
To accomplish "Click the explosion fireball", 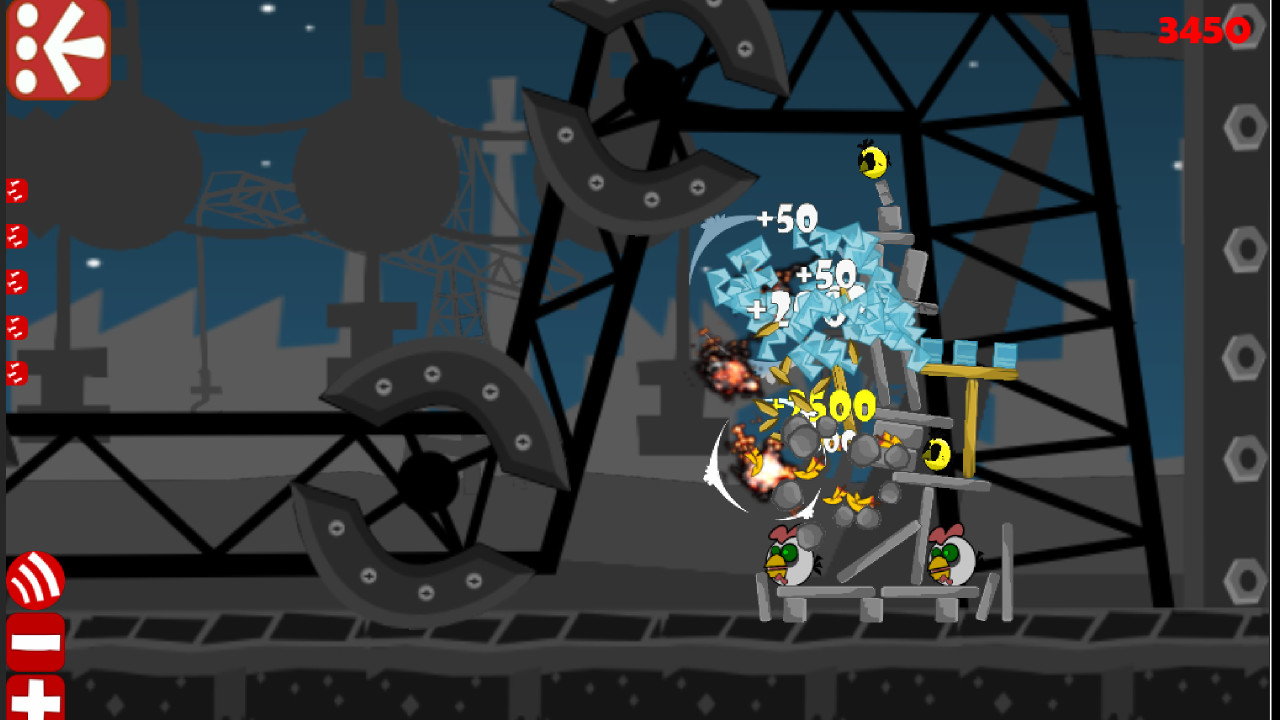I will [760, 470].
